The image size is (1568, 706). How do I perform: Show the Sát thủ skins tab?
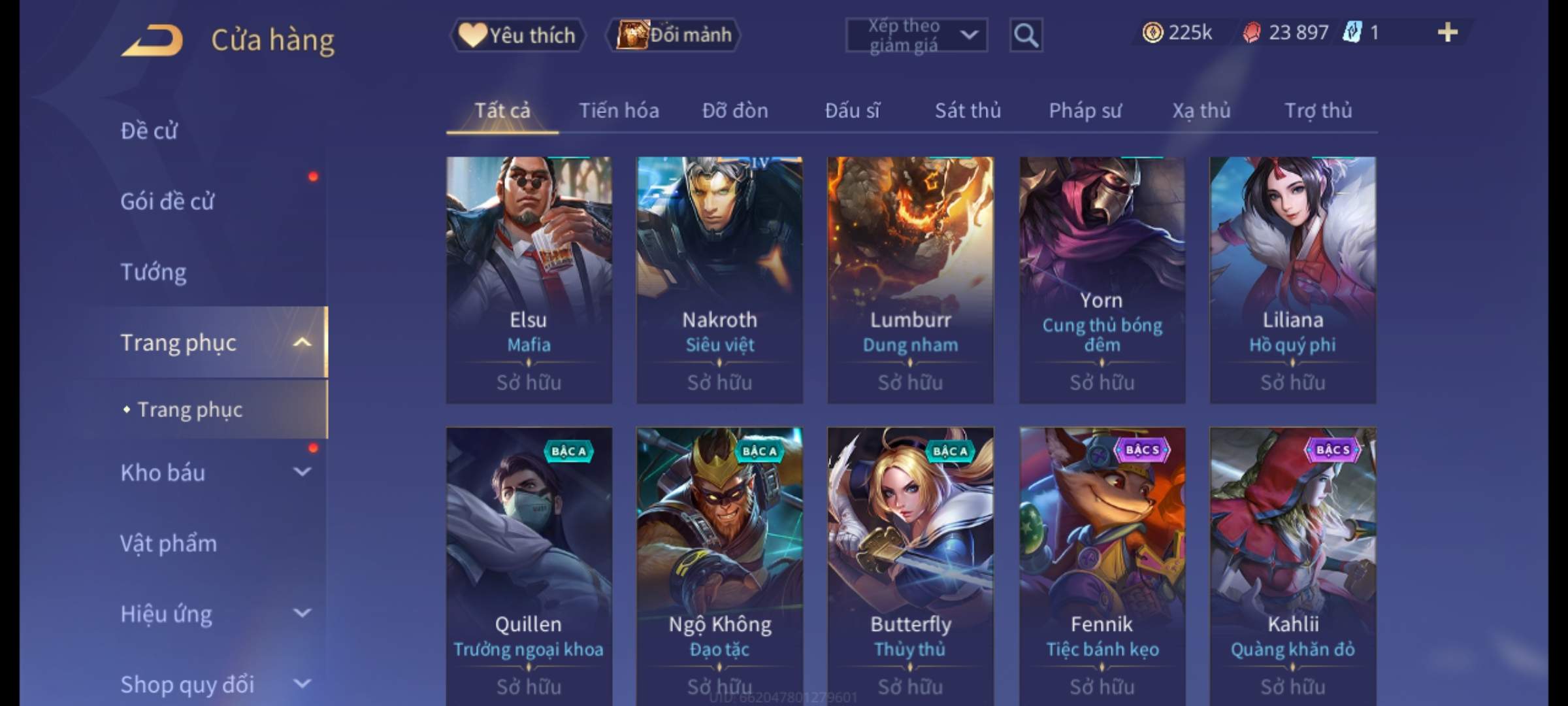pyautogui.click(x=968, y=110)
